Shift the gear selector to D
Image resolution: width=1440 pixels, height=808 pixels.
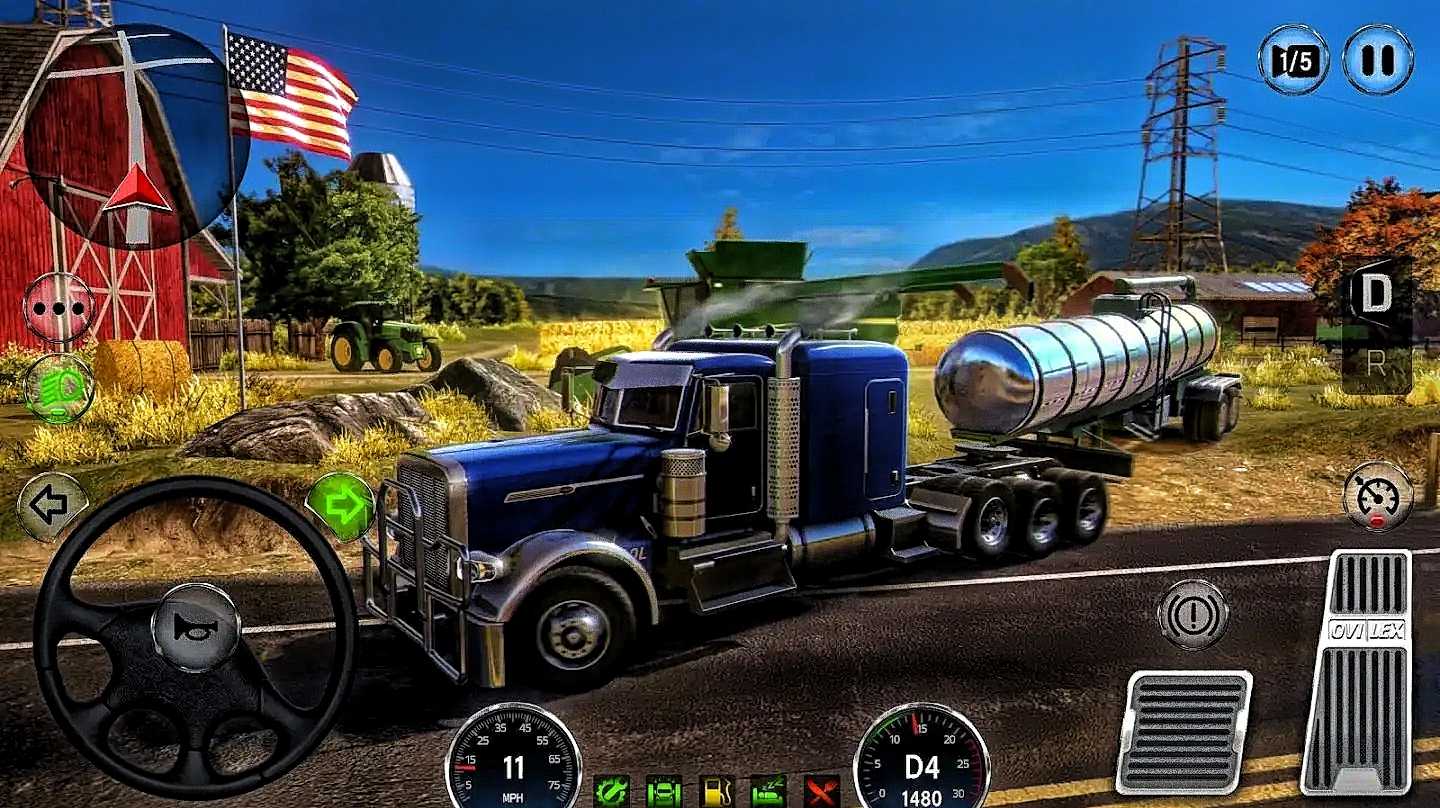[x=1377, y=295]
